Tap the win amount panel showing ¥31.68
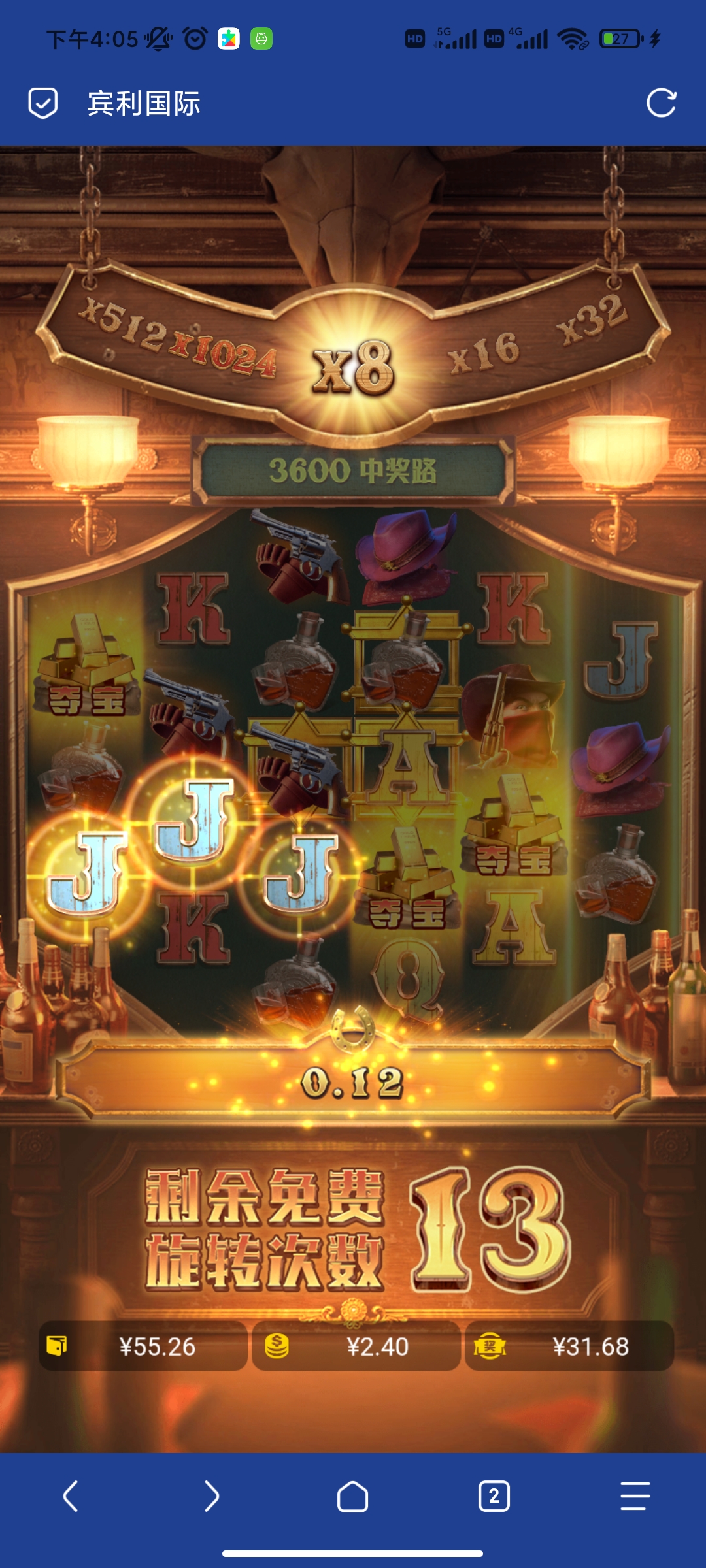 [x=569, y=1346]
